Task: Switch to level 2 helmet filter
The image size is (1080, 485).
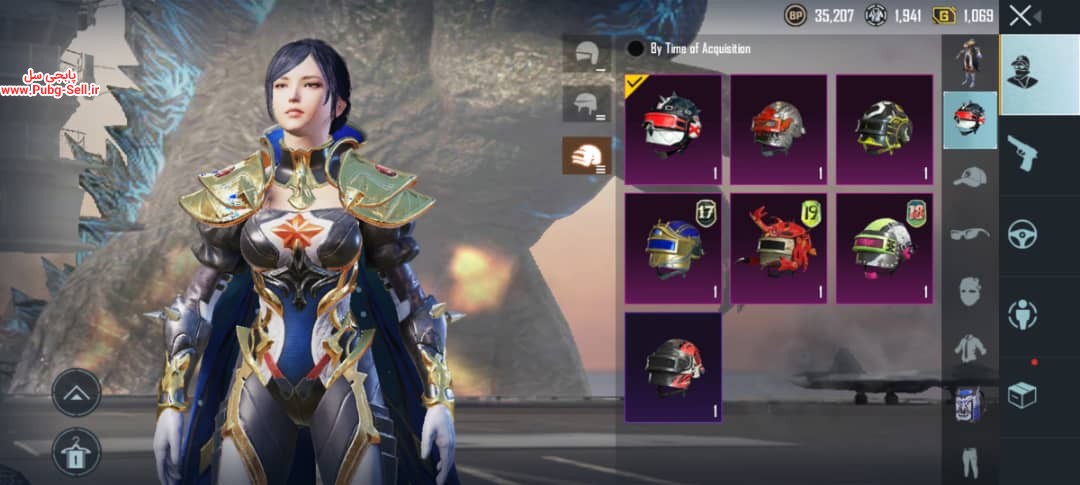Action: click(586, 103)
